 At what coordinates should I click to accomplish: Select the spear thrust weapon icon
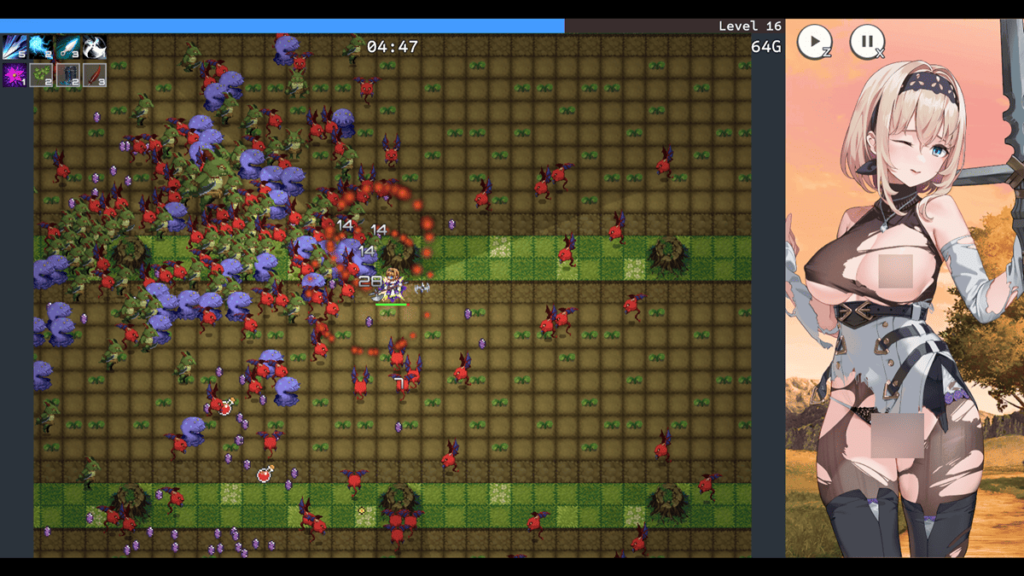pos(14,47)
